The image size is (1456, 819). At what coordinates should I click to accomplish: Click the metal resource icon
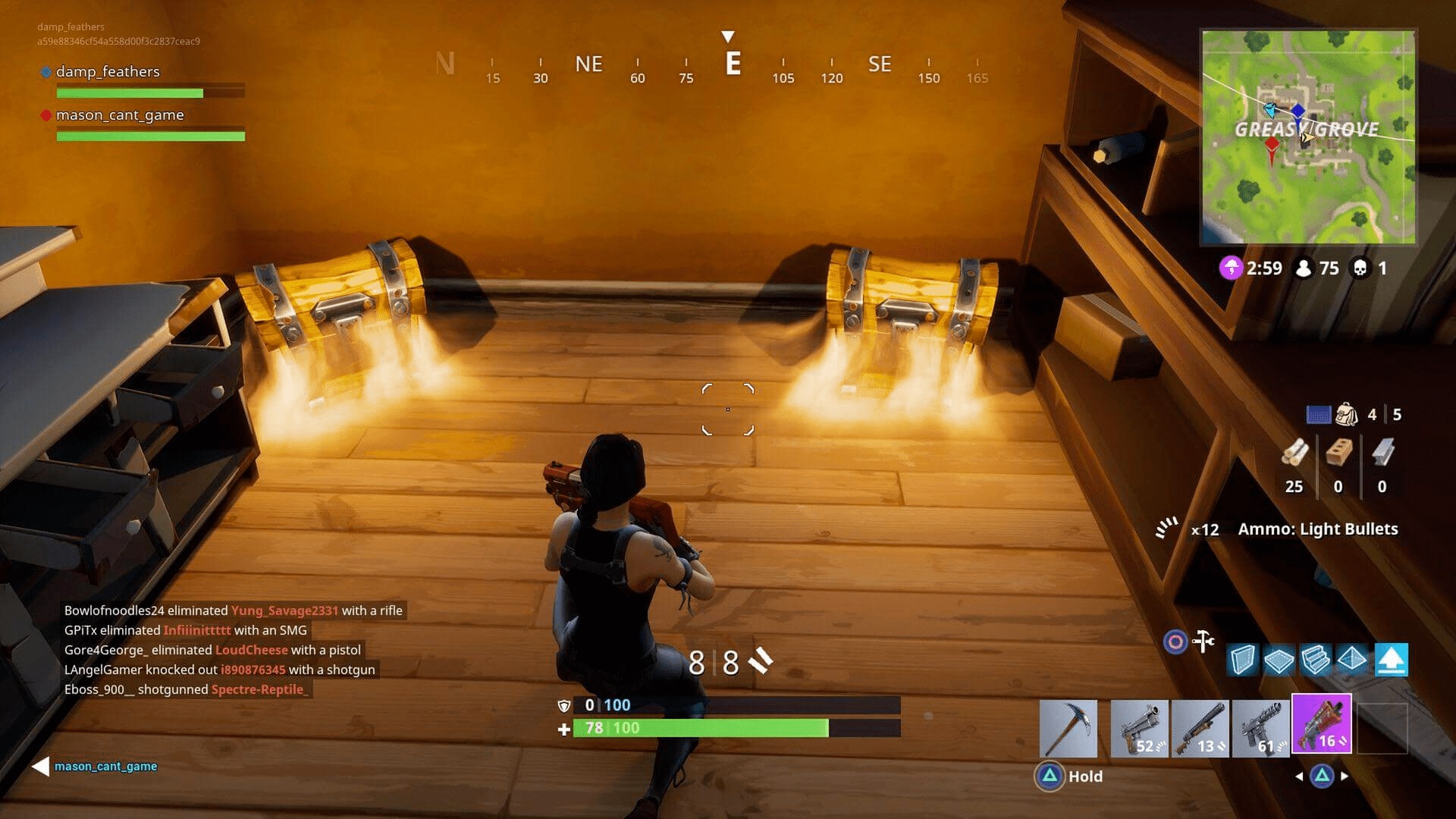(x=1382, y=453)
